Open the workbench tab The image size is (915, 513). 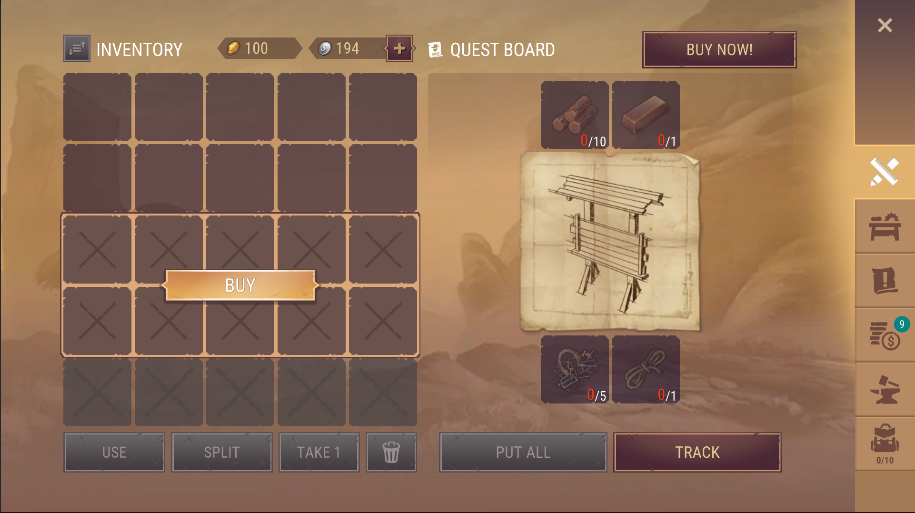pos(884,227)
